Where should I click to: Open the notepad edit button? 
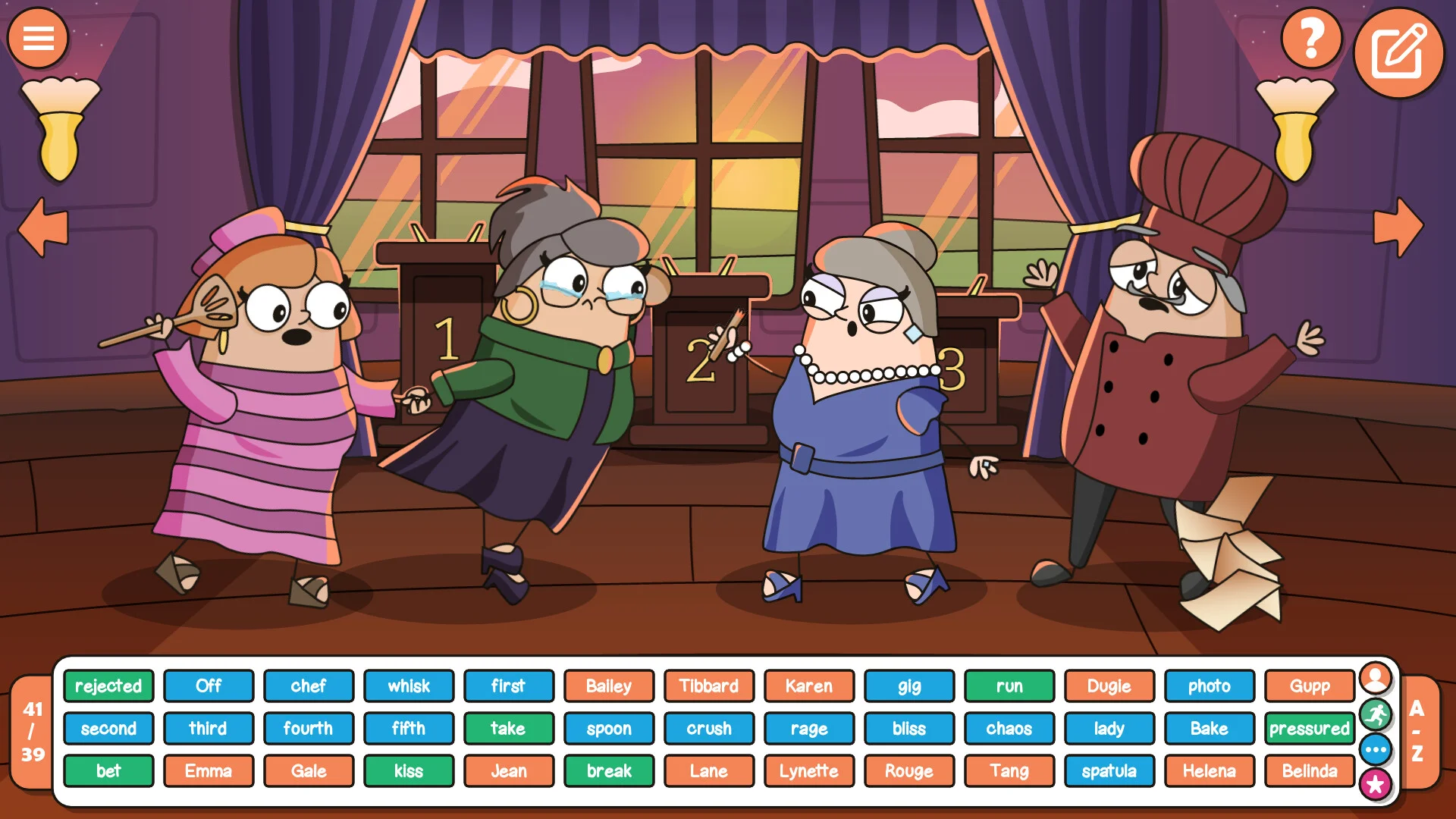[1398, 52]
